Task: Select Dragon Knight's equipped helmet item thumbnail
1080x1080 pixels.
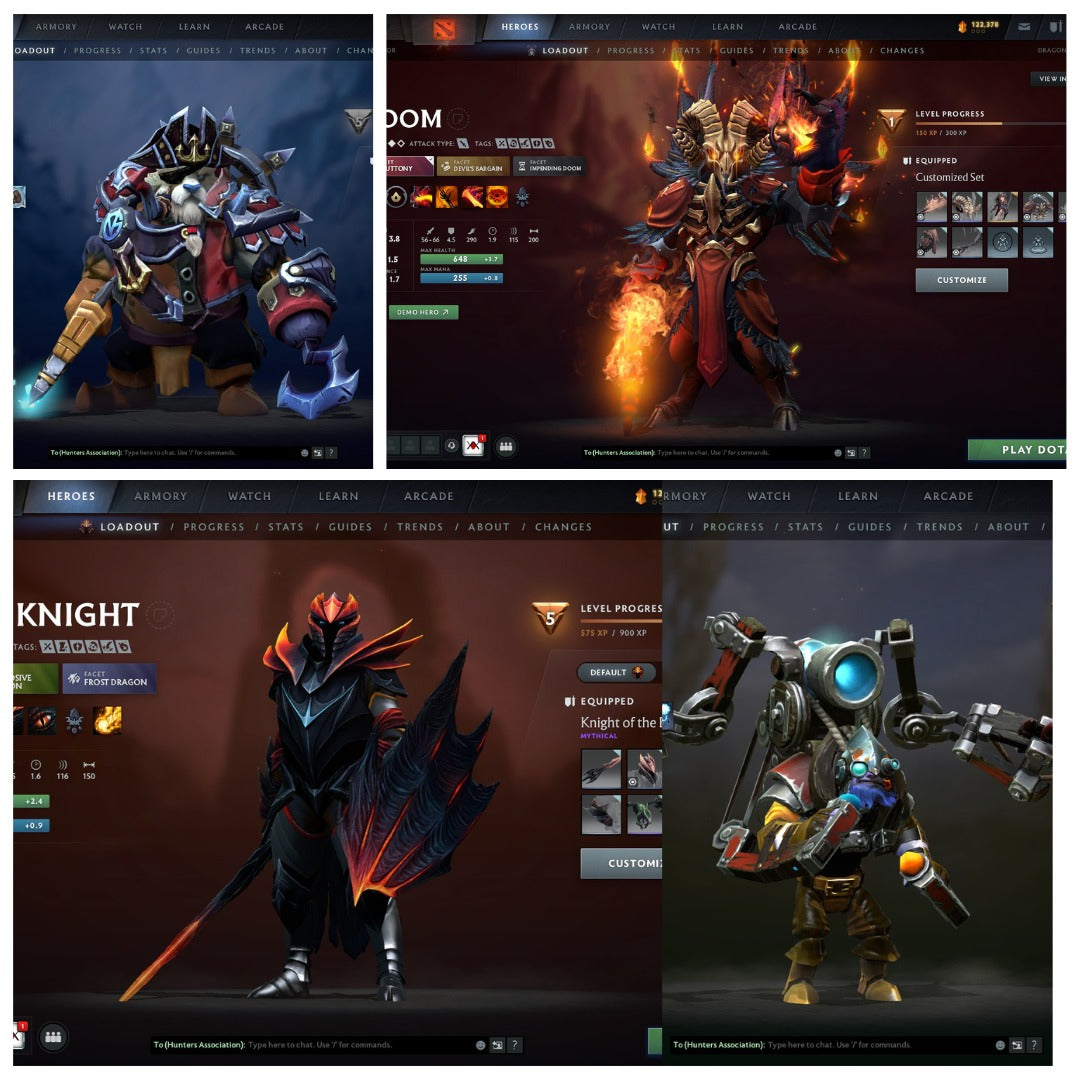Action: pos(646,769)
